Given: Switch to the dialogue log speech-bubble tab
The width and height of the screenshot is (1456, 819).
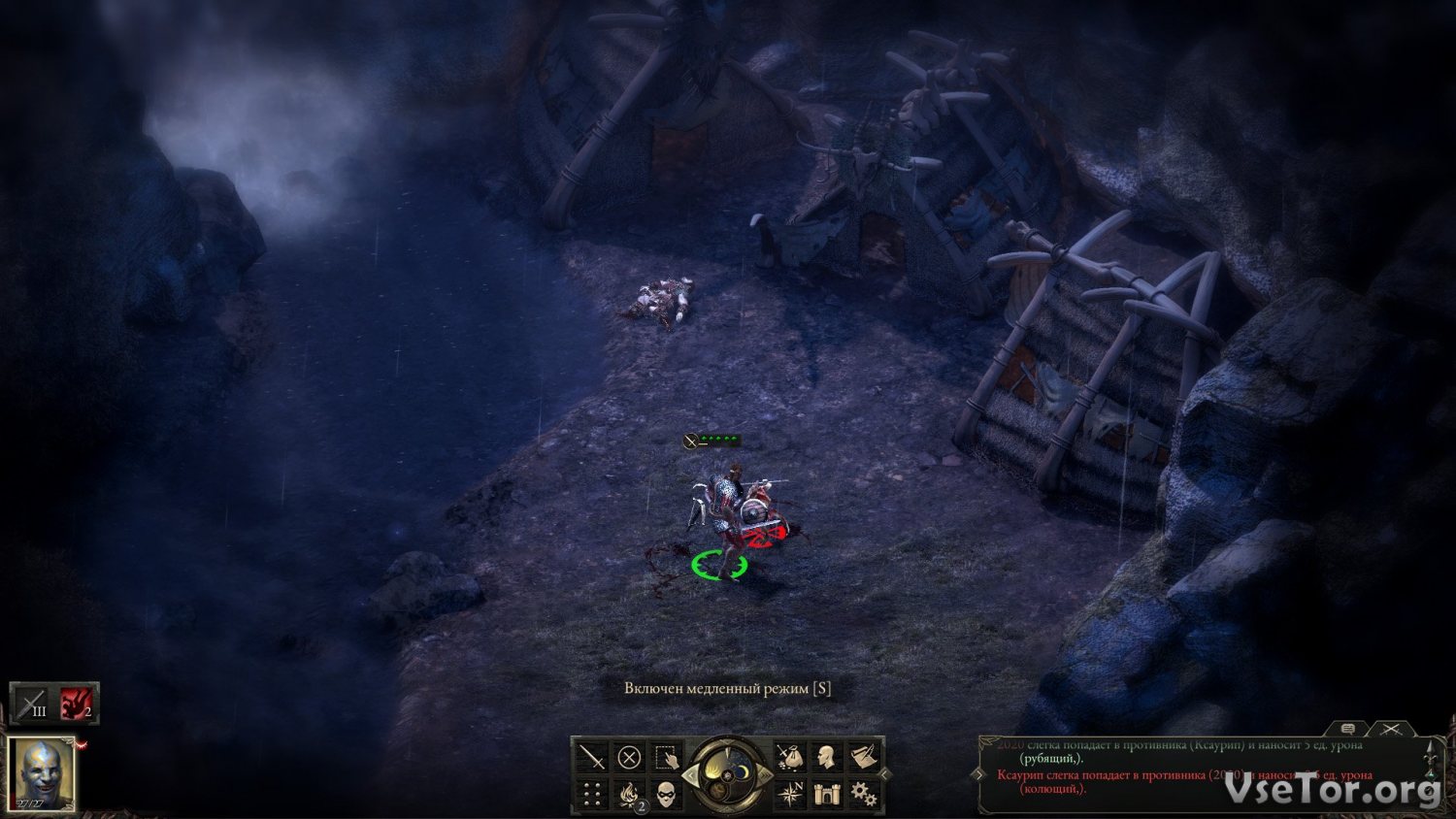Looking at the screenshot, I should (x=1347, y=728).
